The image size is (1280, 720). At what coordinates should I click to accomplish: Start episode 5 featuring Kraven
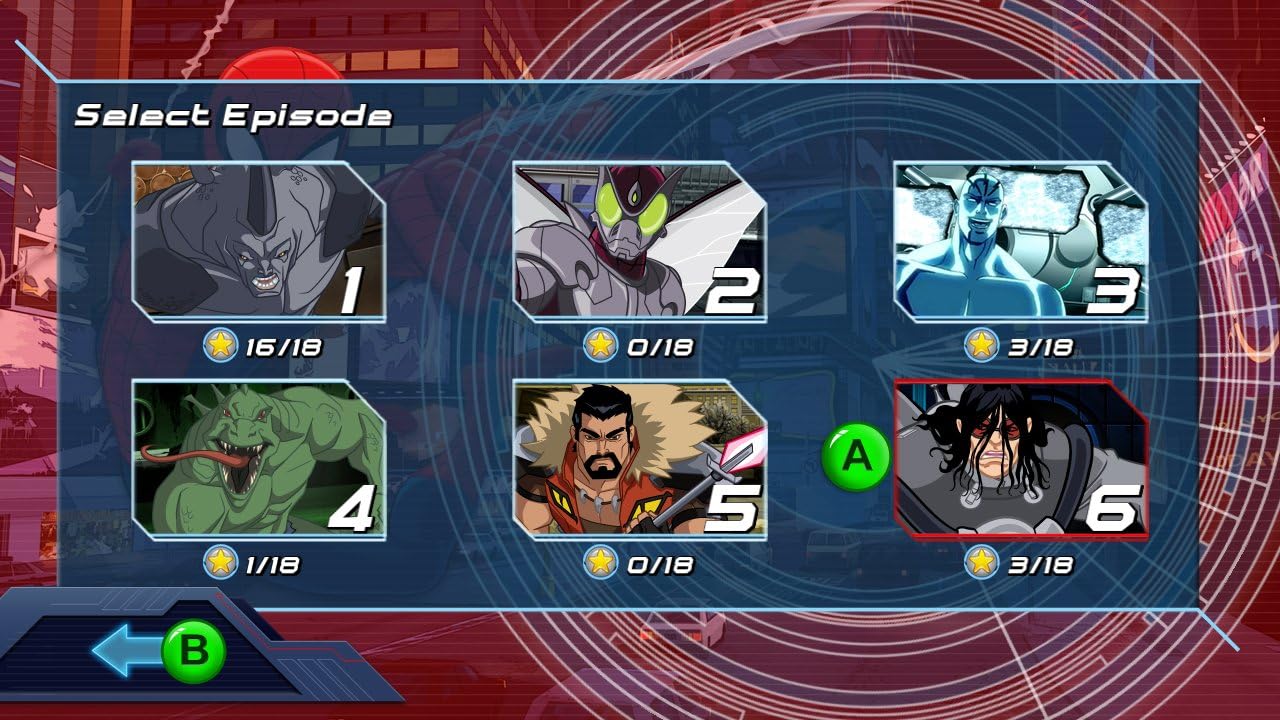point(640,459)
